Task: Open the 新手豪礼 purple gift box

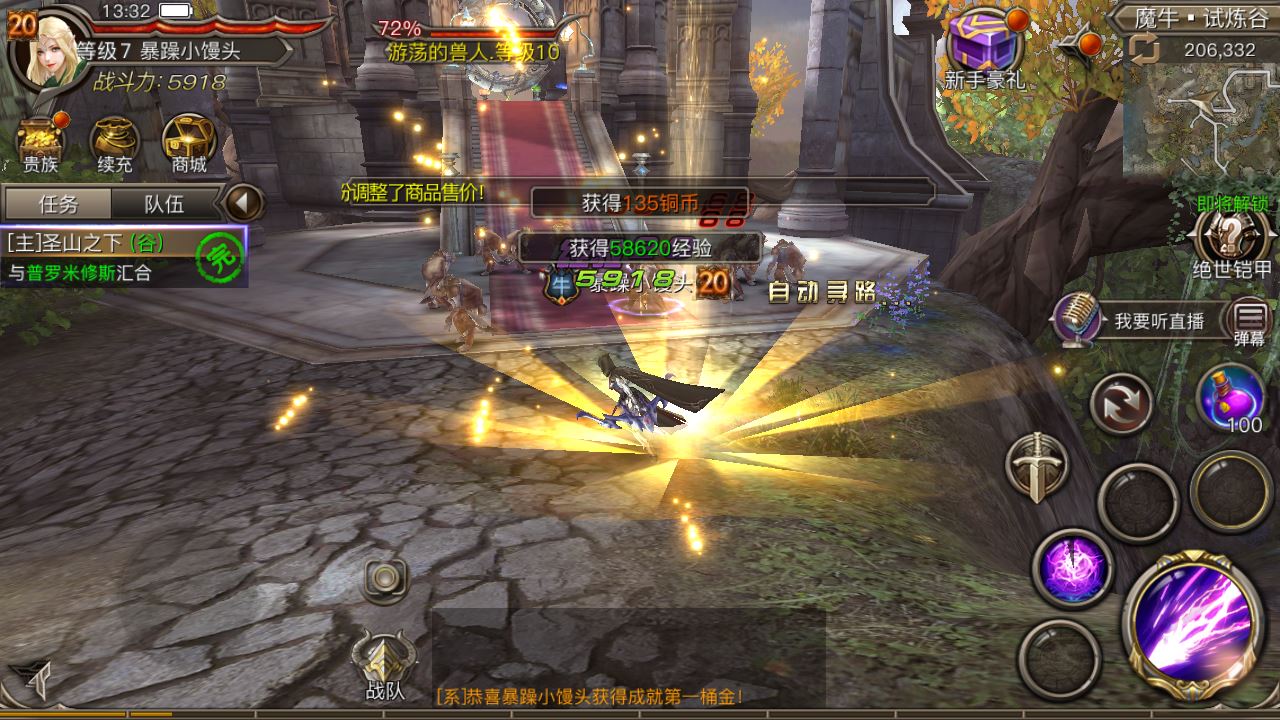Action: click(984, 46)
